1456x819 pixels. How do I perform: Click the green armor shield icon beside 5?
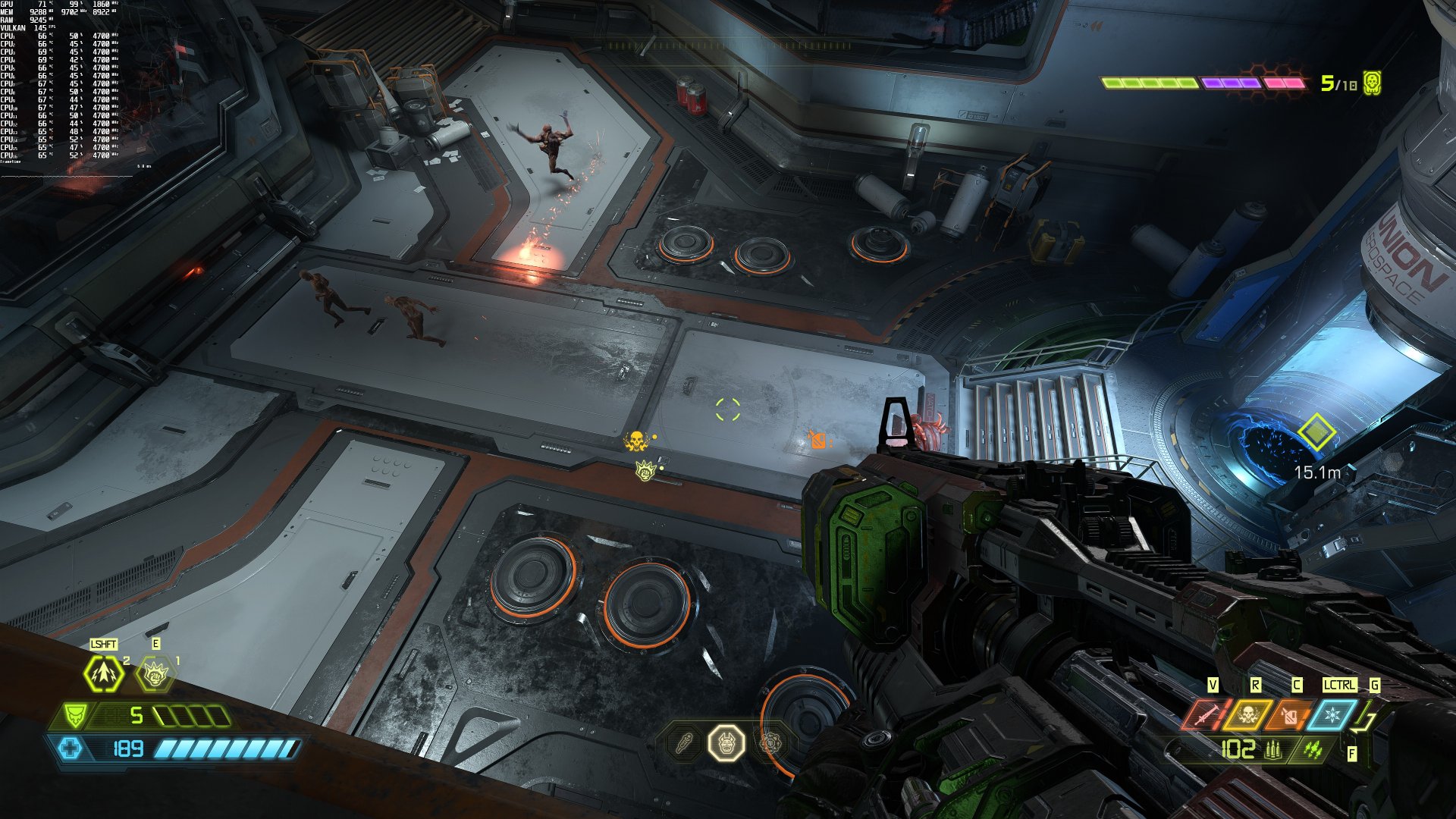[75, 715]
